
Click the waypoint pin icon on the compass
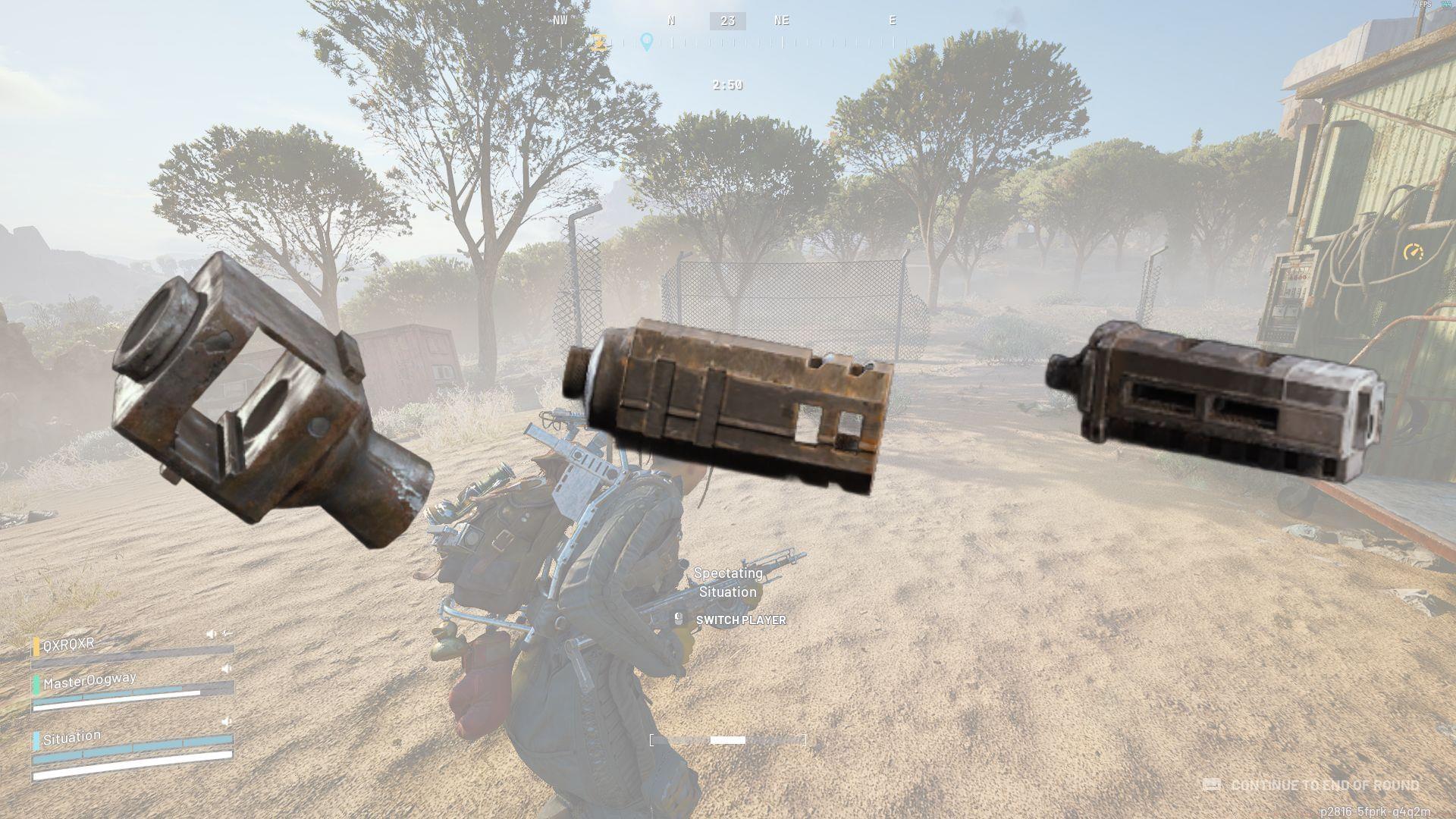646,42
